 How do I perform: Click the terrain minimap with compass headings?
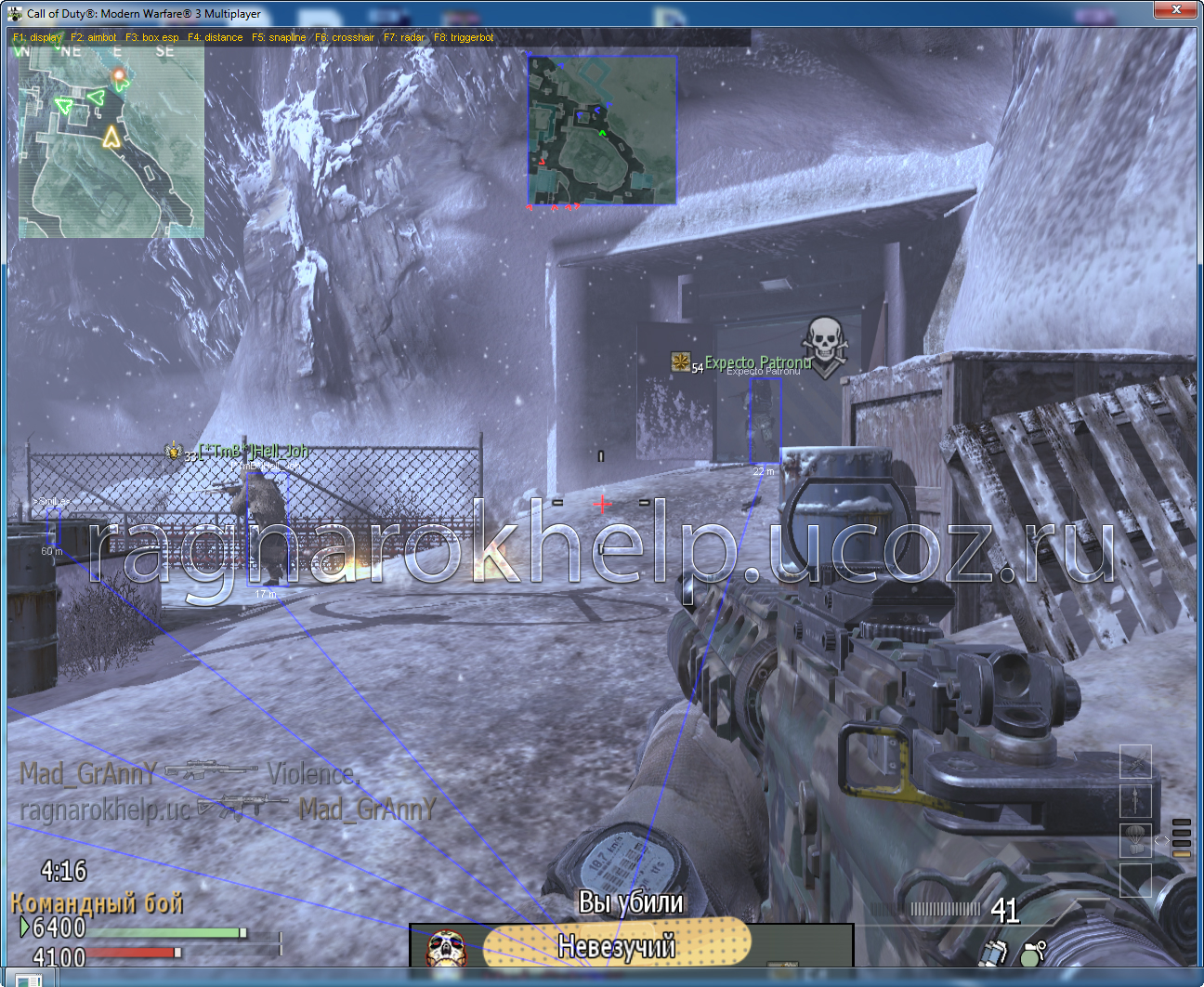click(x=111, y=139)
